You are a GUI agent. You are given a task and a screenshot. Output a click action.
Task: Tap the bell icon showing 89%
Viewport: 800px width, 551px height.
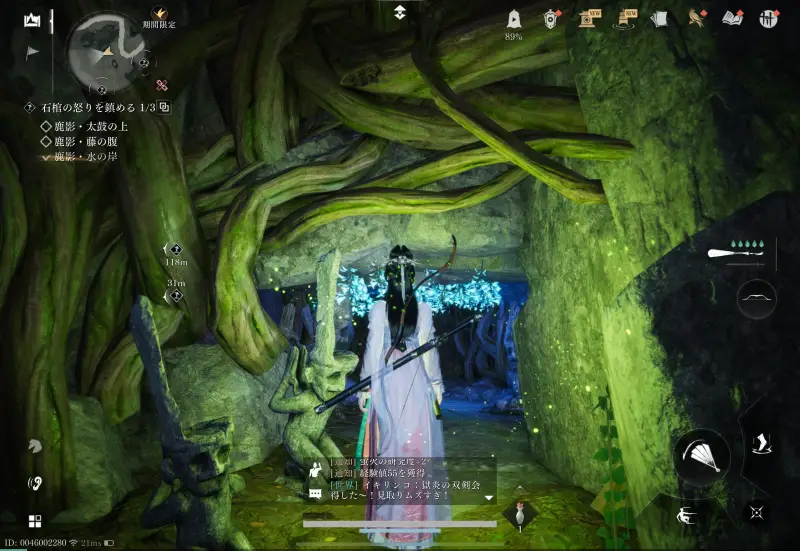514,20
